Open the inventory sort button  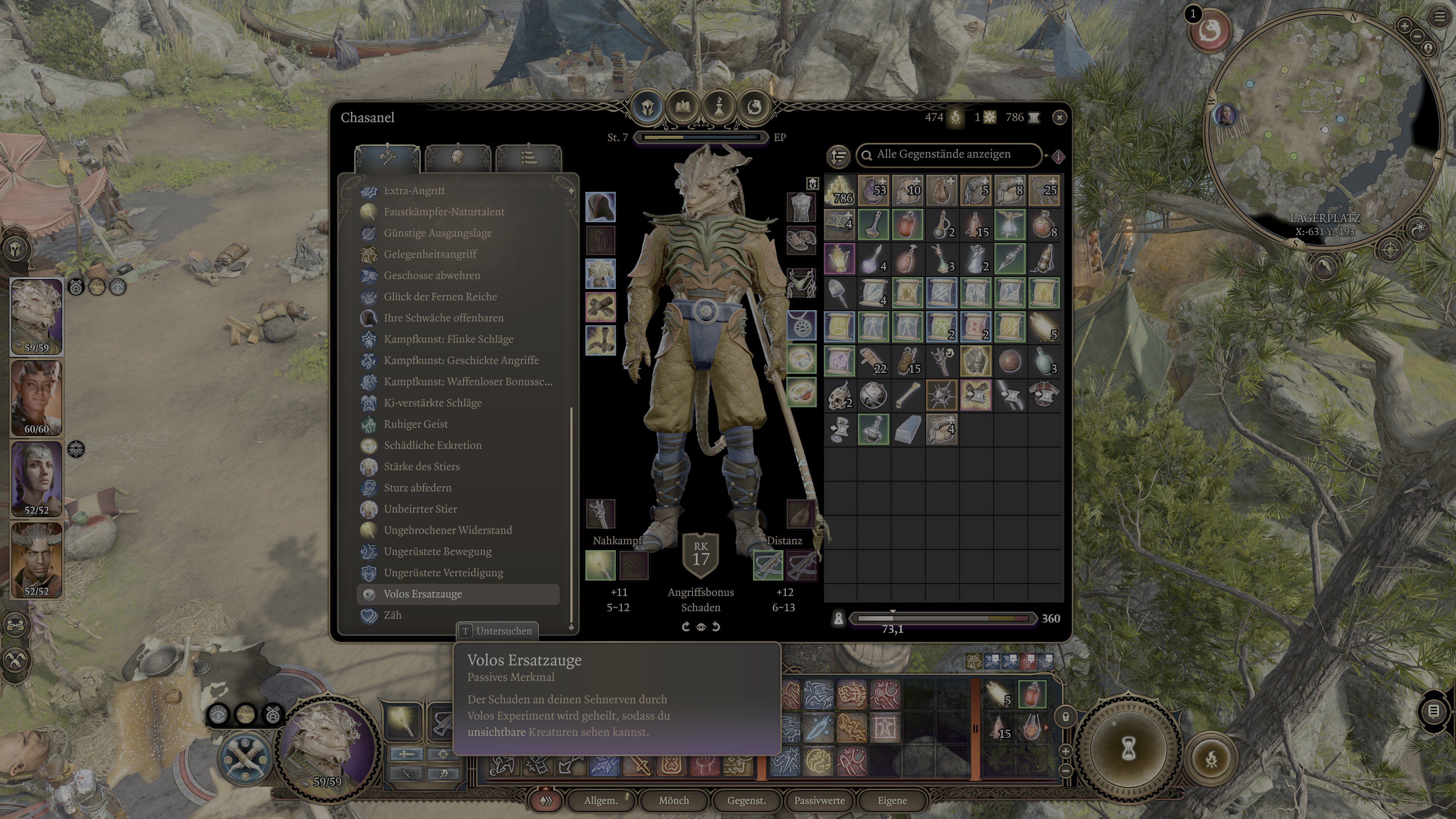point(839,155)
